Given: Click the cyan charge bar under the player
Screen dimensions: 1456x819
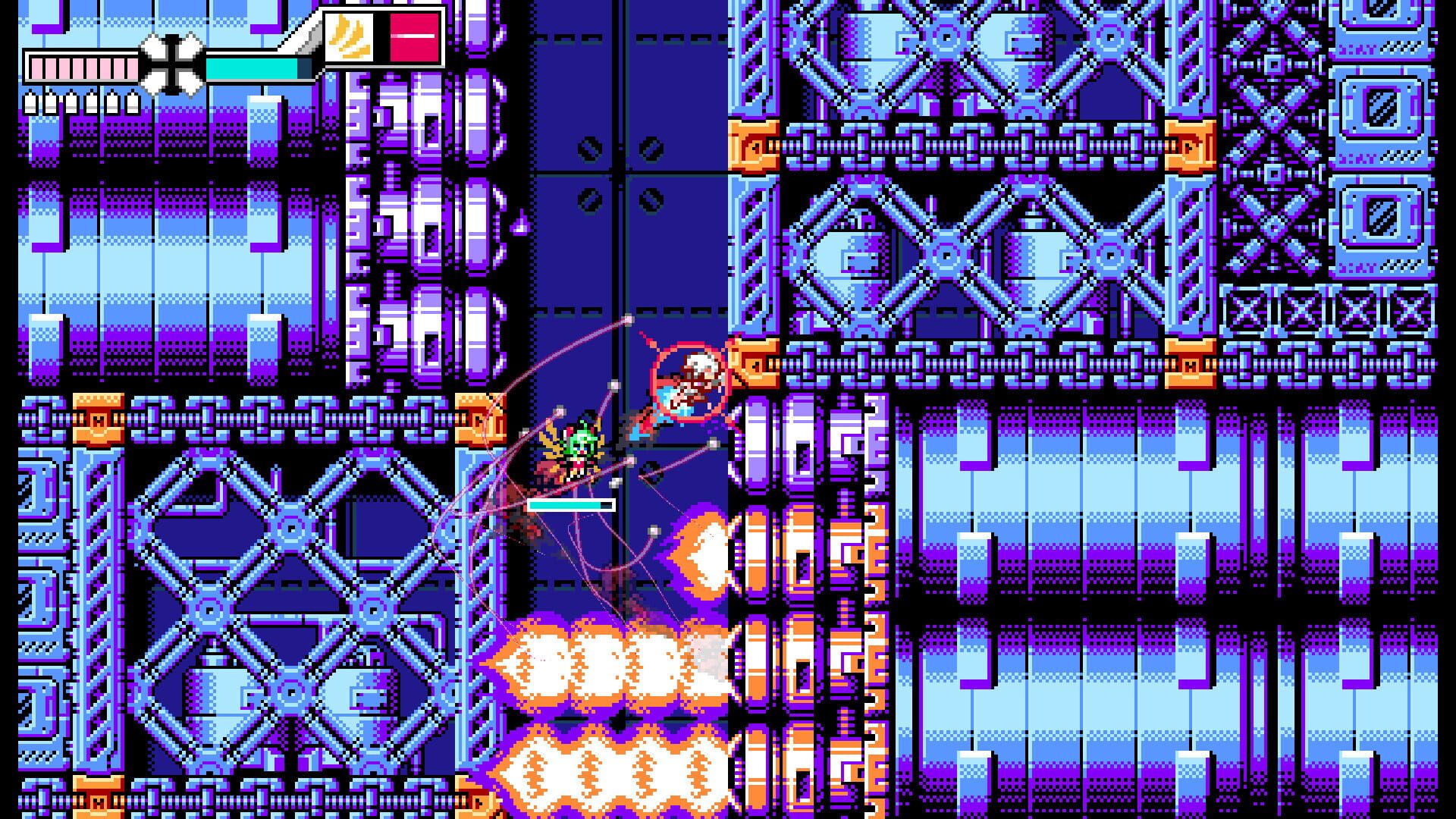Looking at the screenshot, I should pos(566,505).
